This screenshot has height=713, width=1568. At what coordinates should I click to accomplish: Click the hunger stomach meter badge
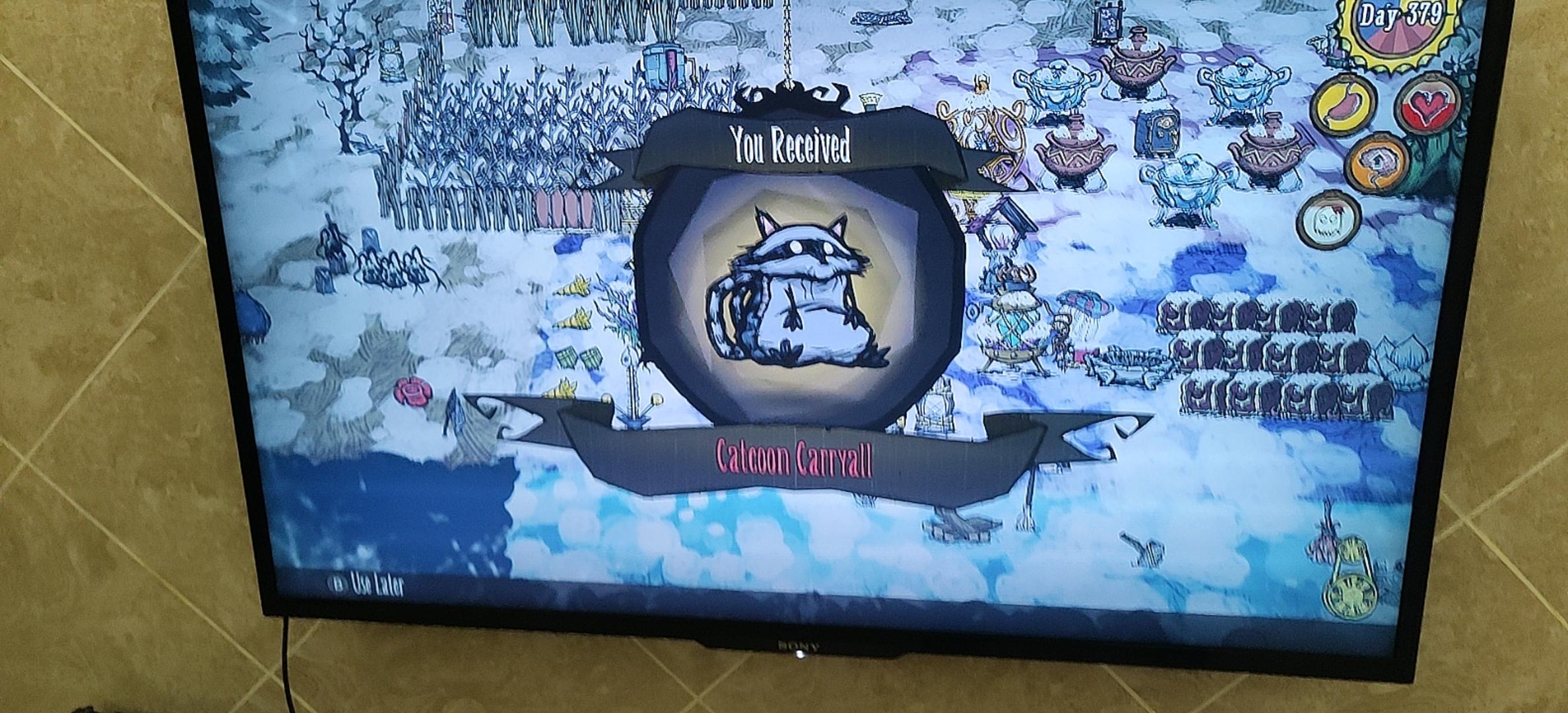coord(1340,104)
